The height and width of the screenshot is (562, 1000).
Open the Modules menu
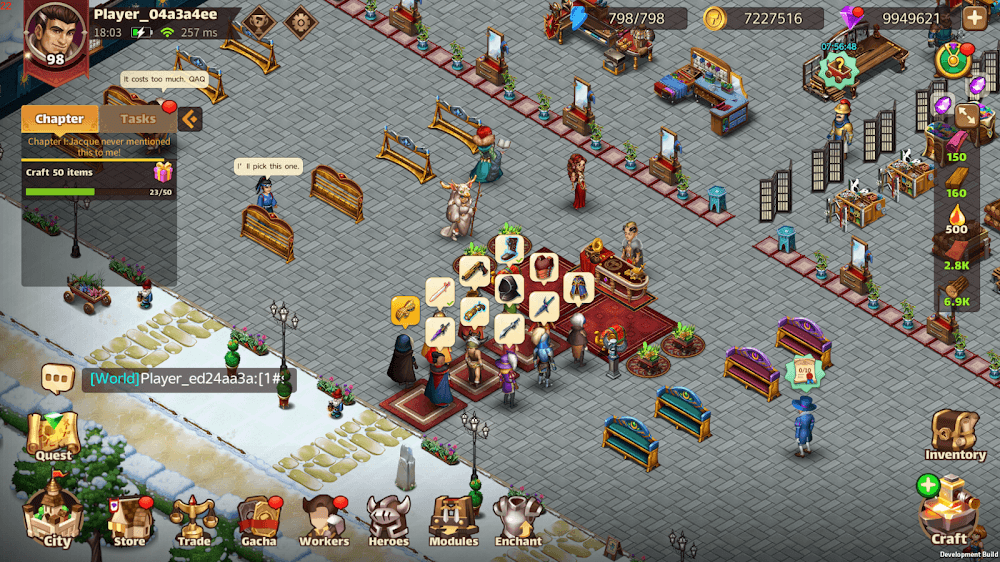click(453, 520)
